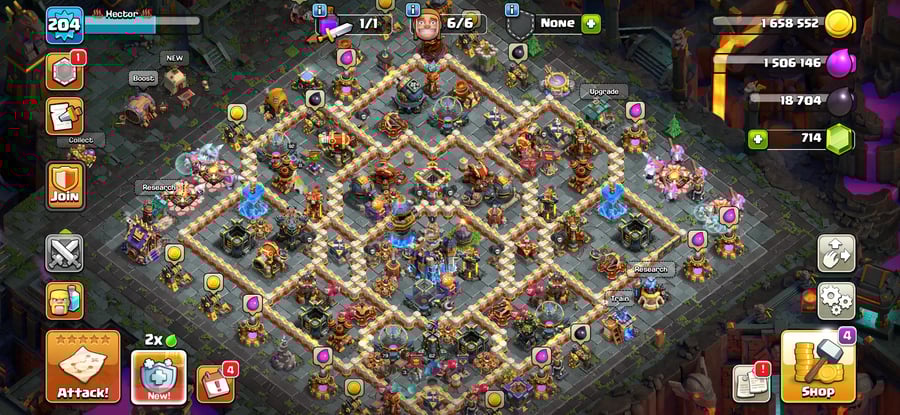Open the crossed swords button

click(64, 253)
